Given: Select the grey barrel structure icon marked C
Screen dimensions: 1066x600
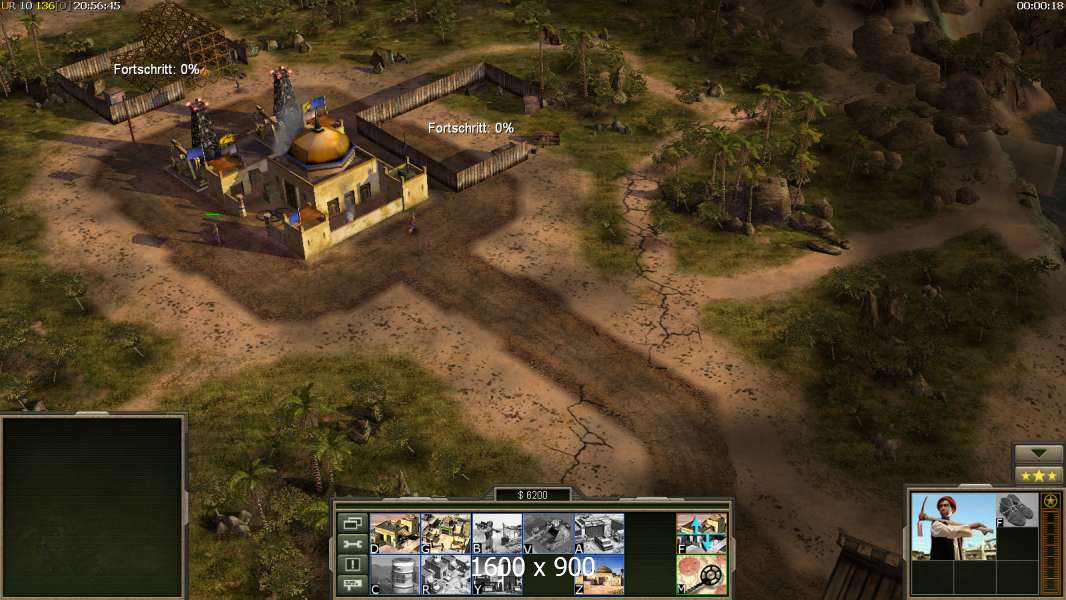Looking at the screenshot, I should click(x=394, y=575).
